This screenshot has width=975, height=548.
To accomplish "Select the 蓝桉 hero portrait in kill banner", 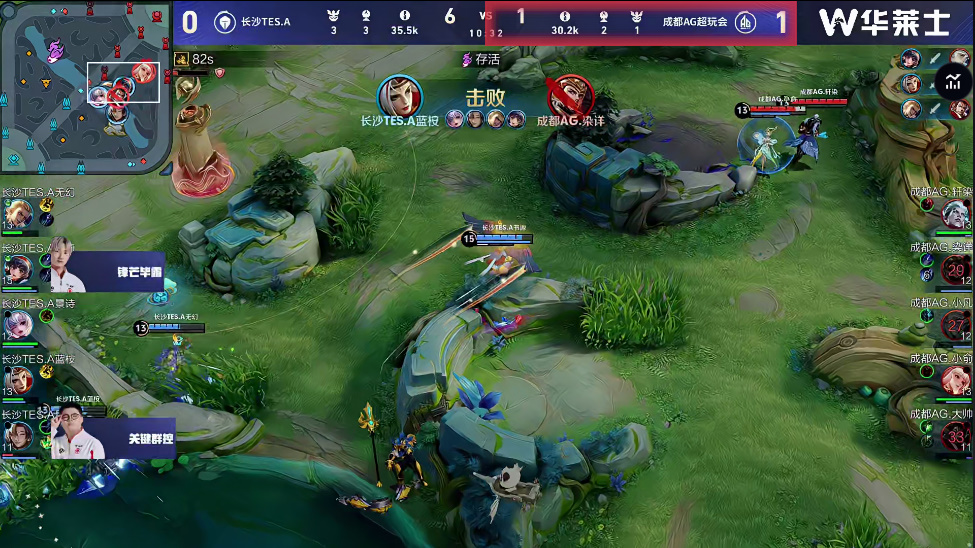I will point(400,97).
